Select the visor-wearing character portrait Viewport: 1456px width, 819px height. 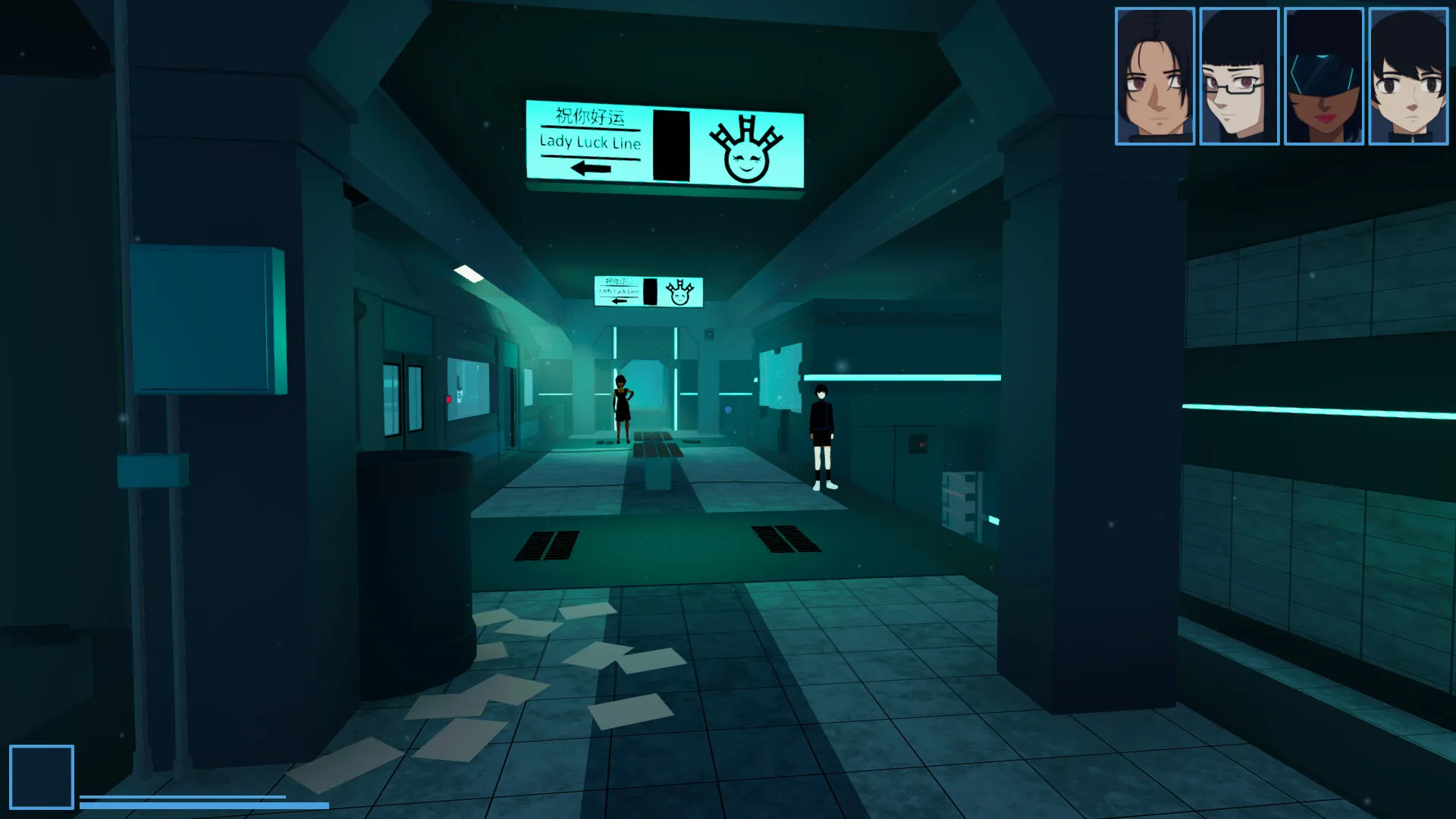1326,74
